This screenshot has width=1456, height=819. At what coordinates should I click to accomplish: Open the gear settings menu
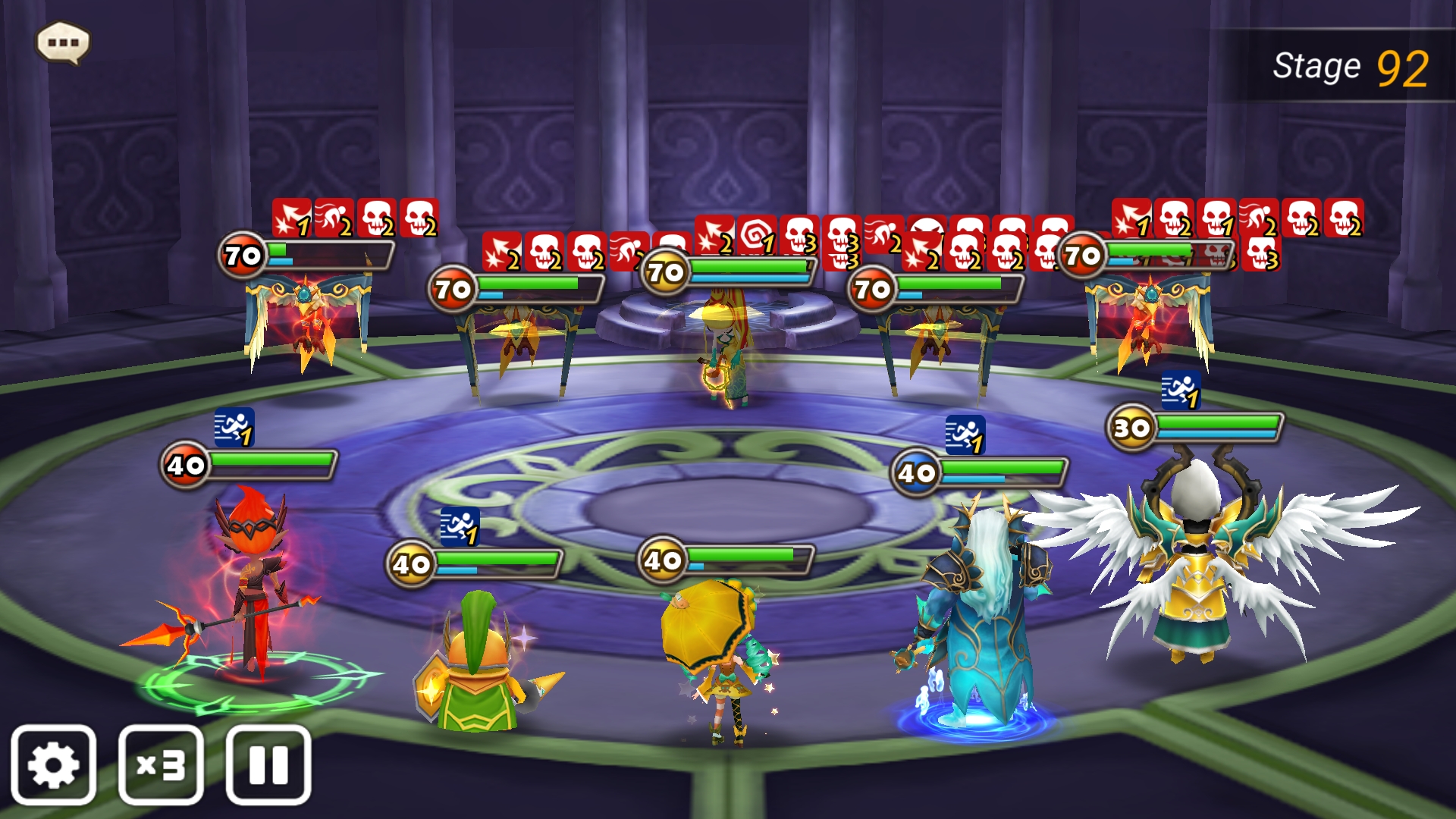(53, 764)
